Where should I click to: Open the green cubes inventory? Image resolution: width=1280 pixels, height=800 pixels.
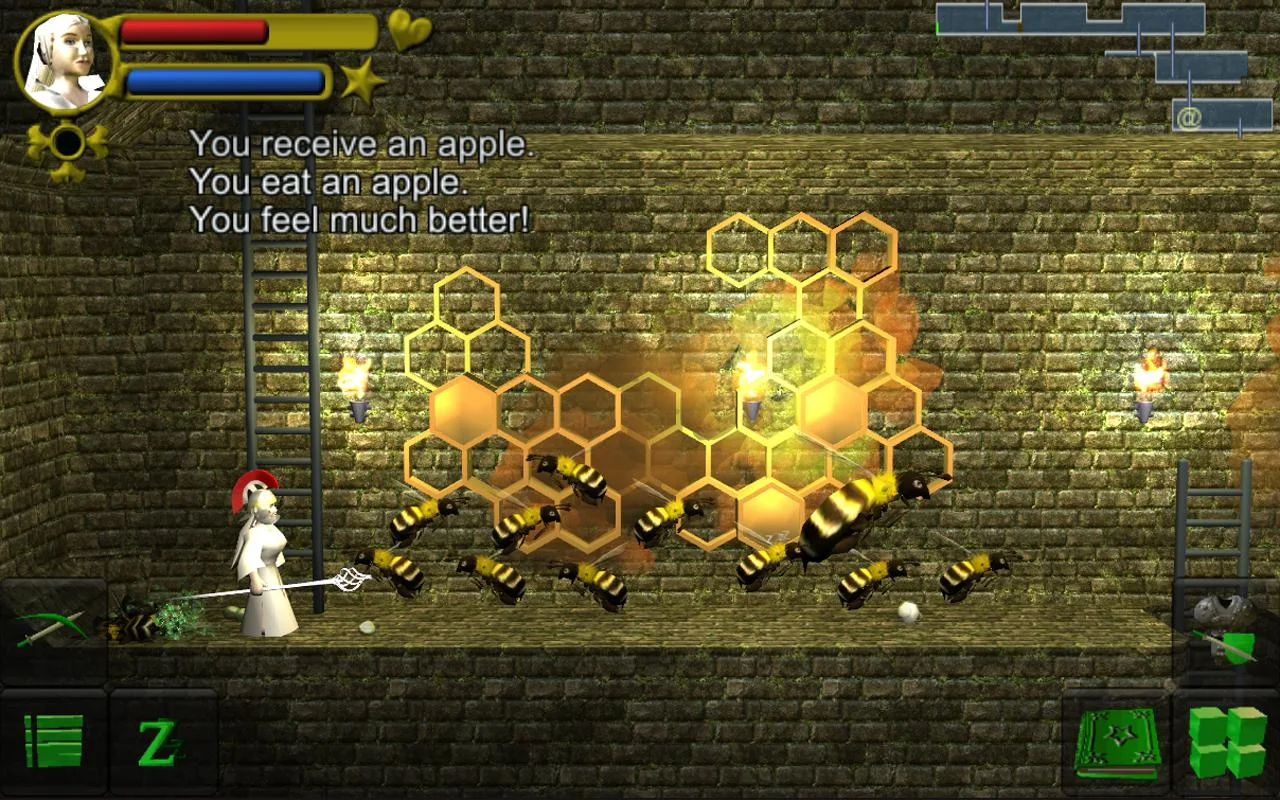coord(1227,742)
